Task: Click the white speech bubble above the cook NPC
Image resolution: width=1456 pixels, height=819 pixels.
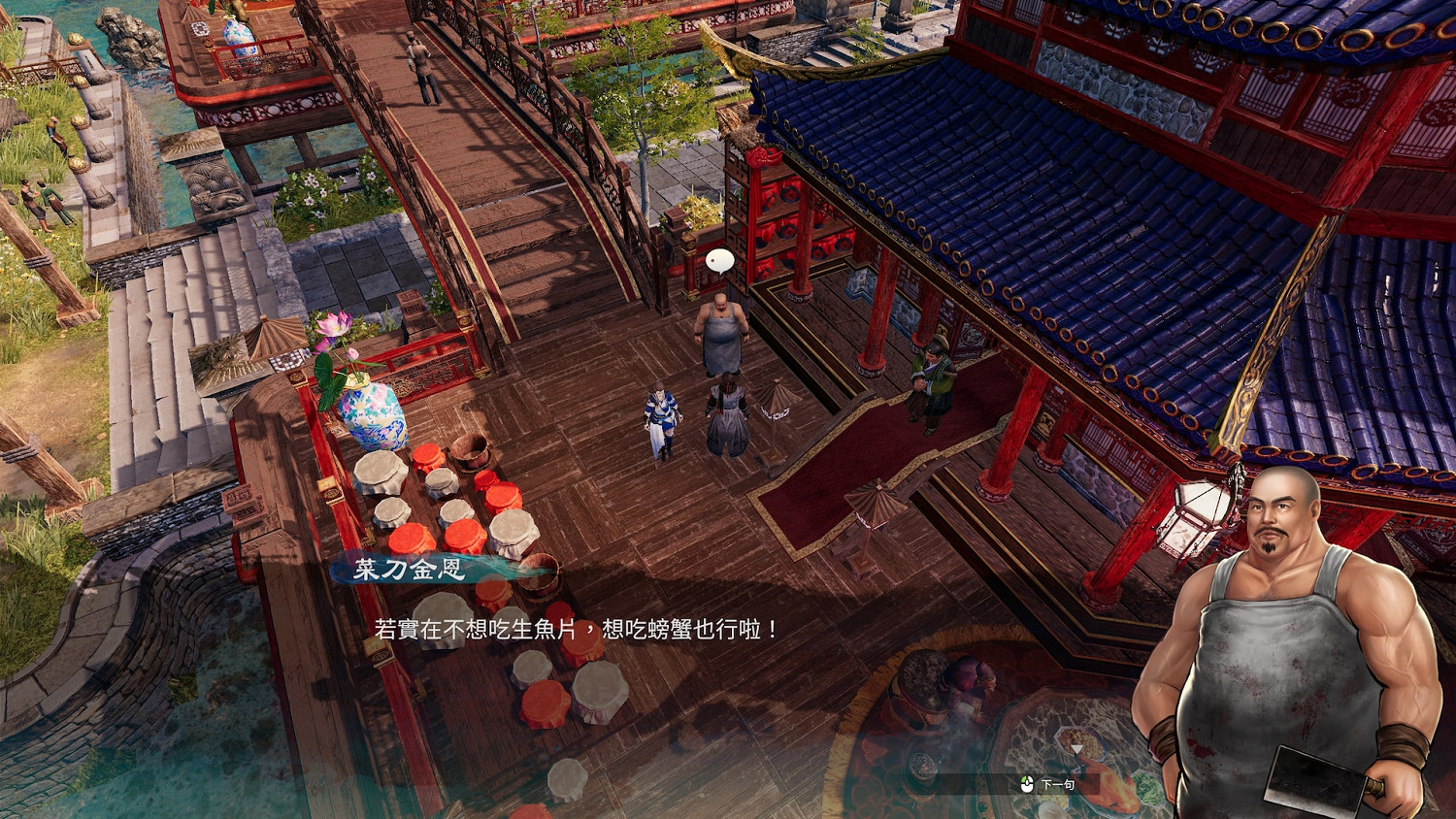Action: 719,258
